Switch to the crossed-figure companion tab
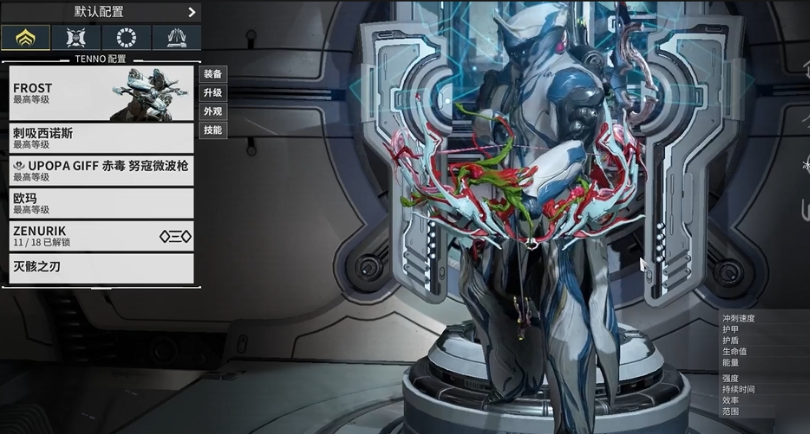Viewport: 810px width, 434px height. pos(75,38)
